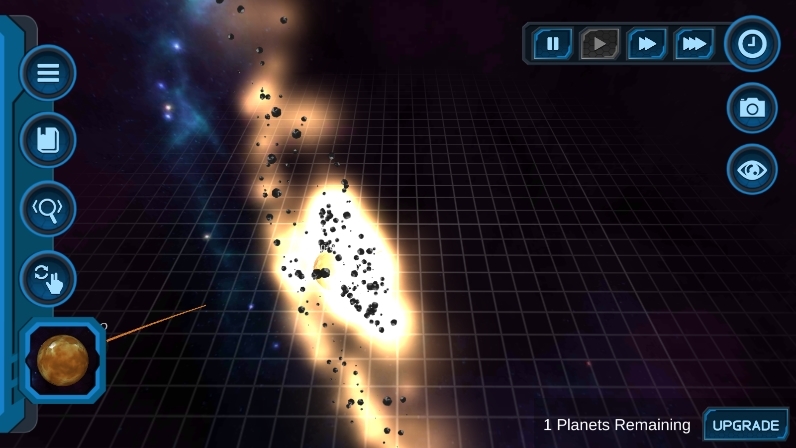Select the orange planet thumbnail
The width and height of the screenshot is (796, 448).
point(63,360)
